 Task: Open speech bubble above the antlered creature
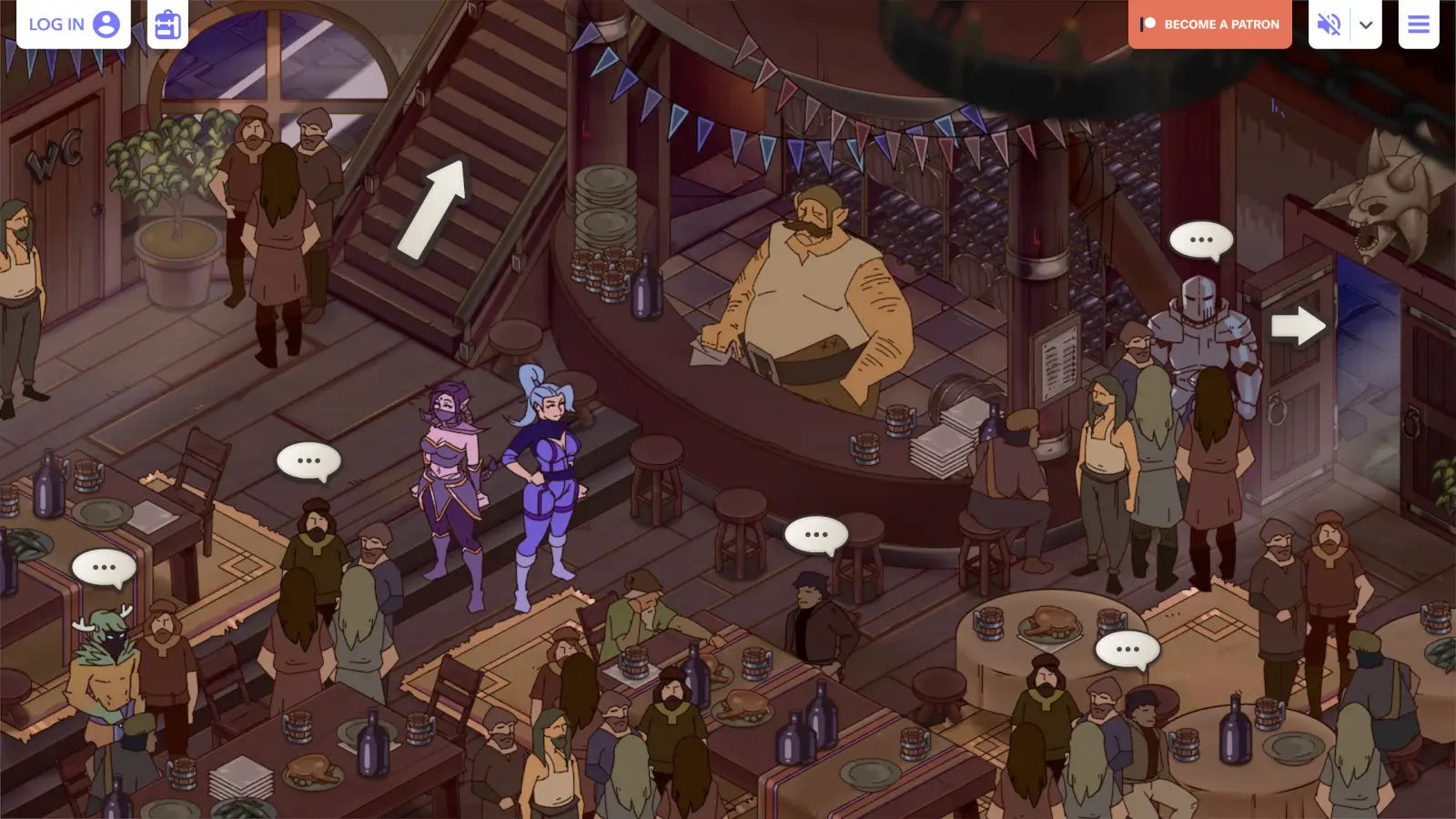104,568
